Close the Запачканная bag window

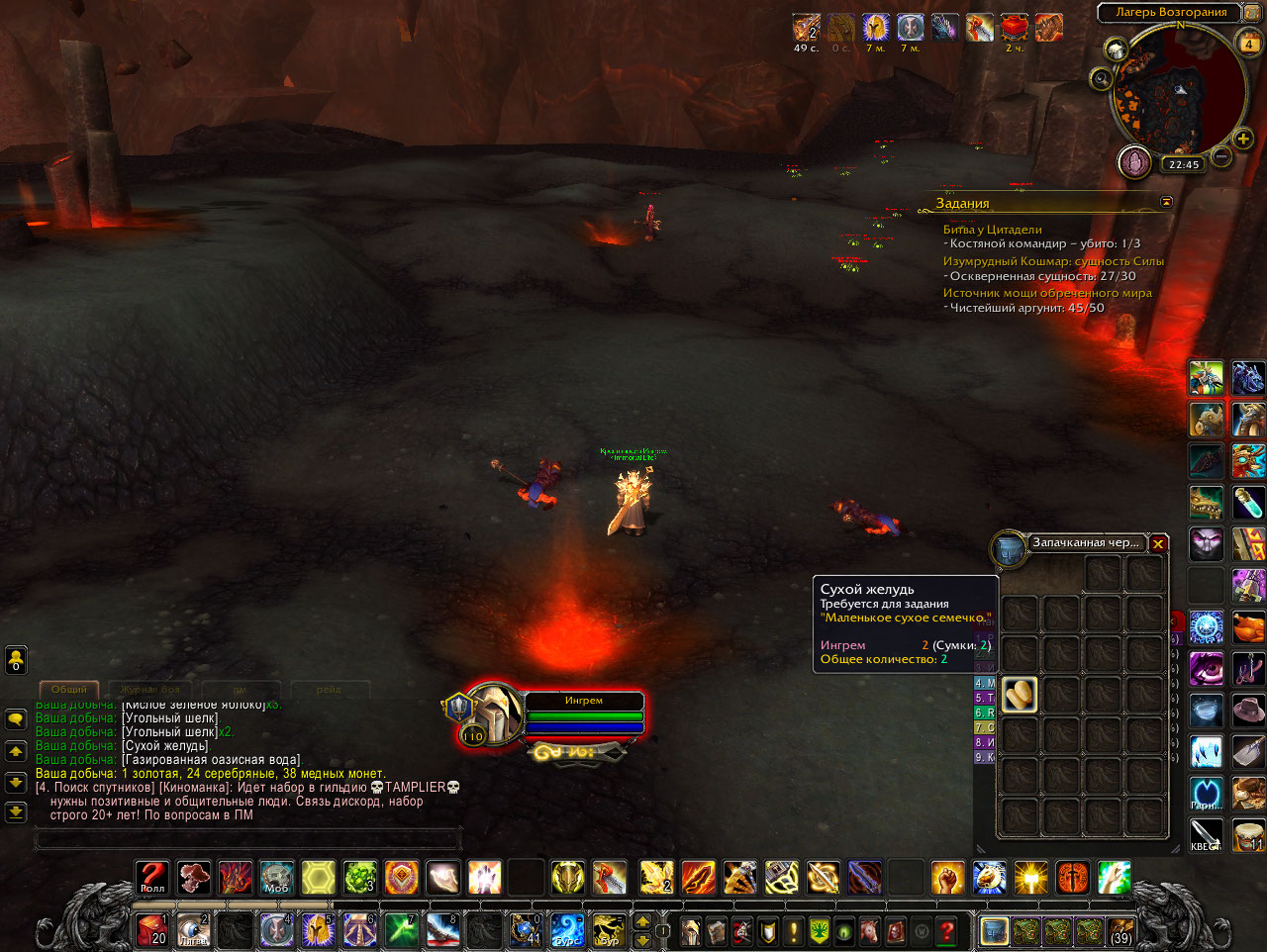[1158, 543]
